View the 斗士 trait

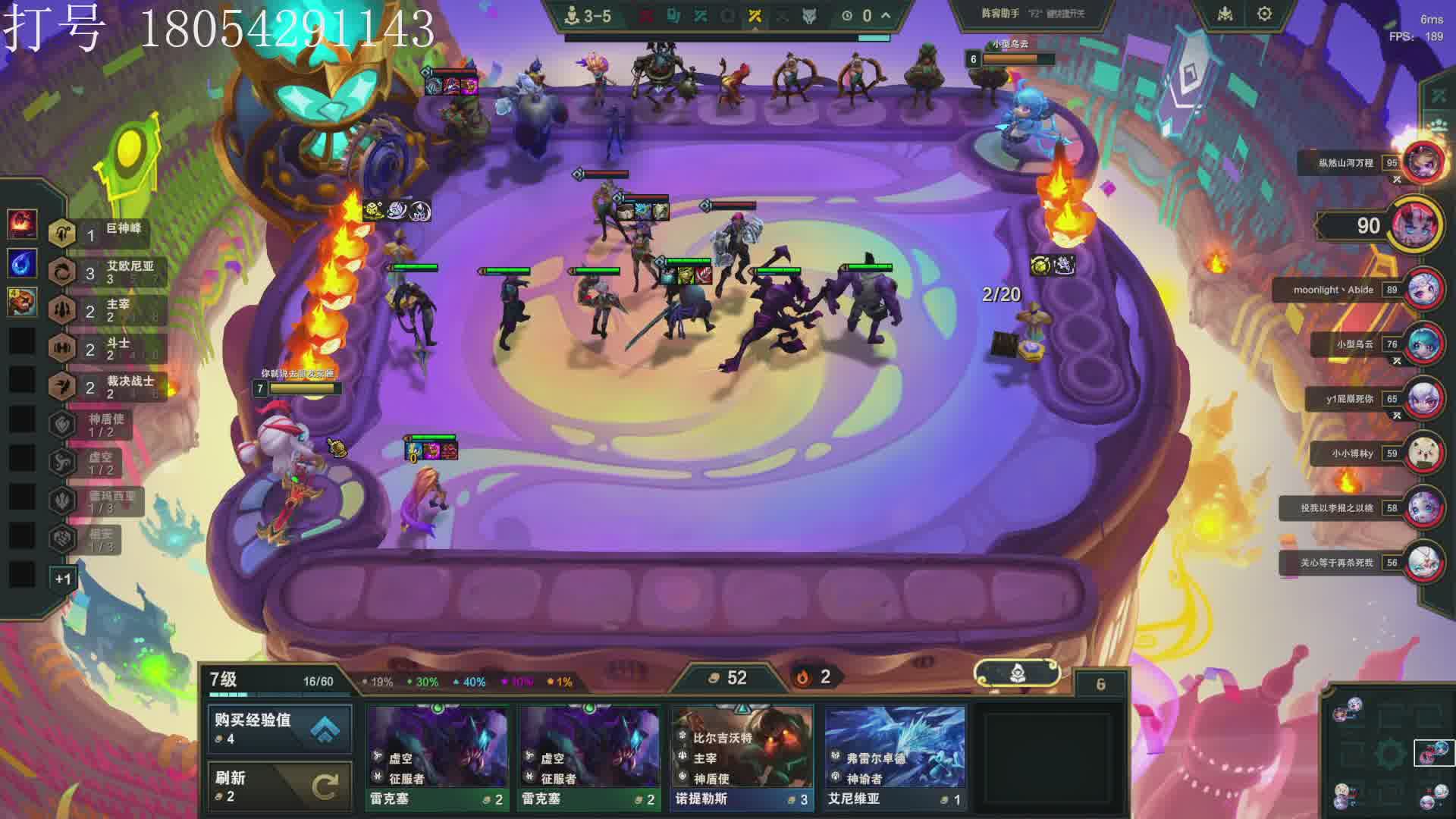(x=106, y=348)
